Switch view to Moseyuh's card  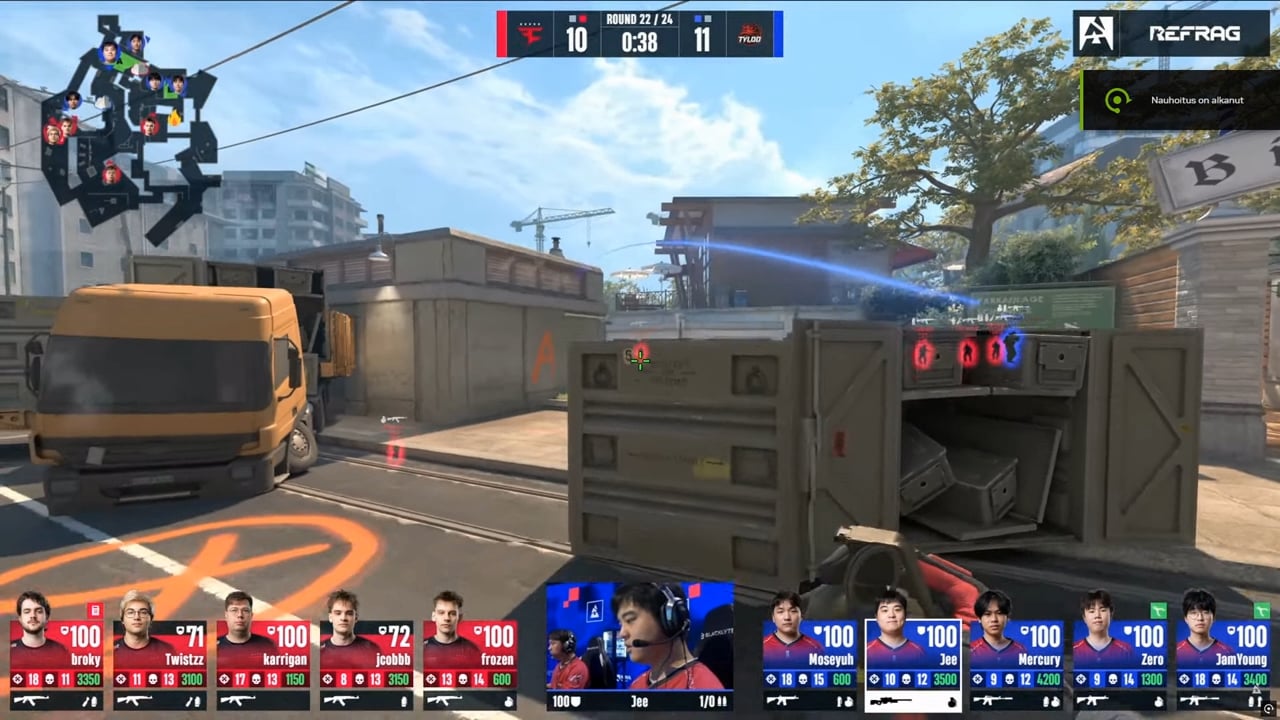pos(810,655)
